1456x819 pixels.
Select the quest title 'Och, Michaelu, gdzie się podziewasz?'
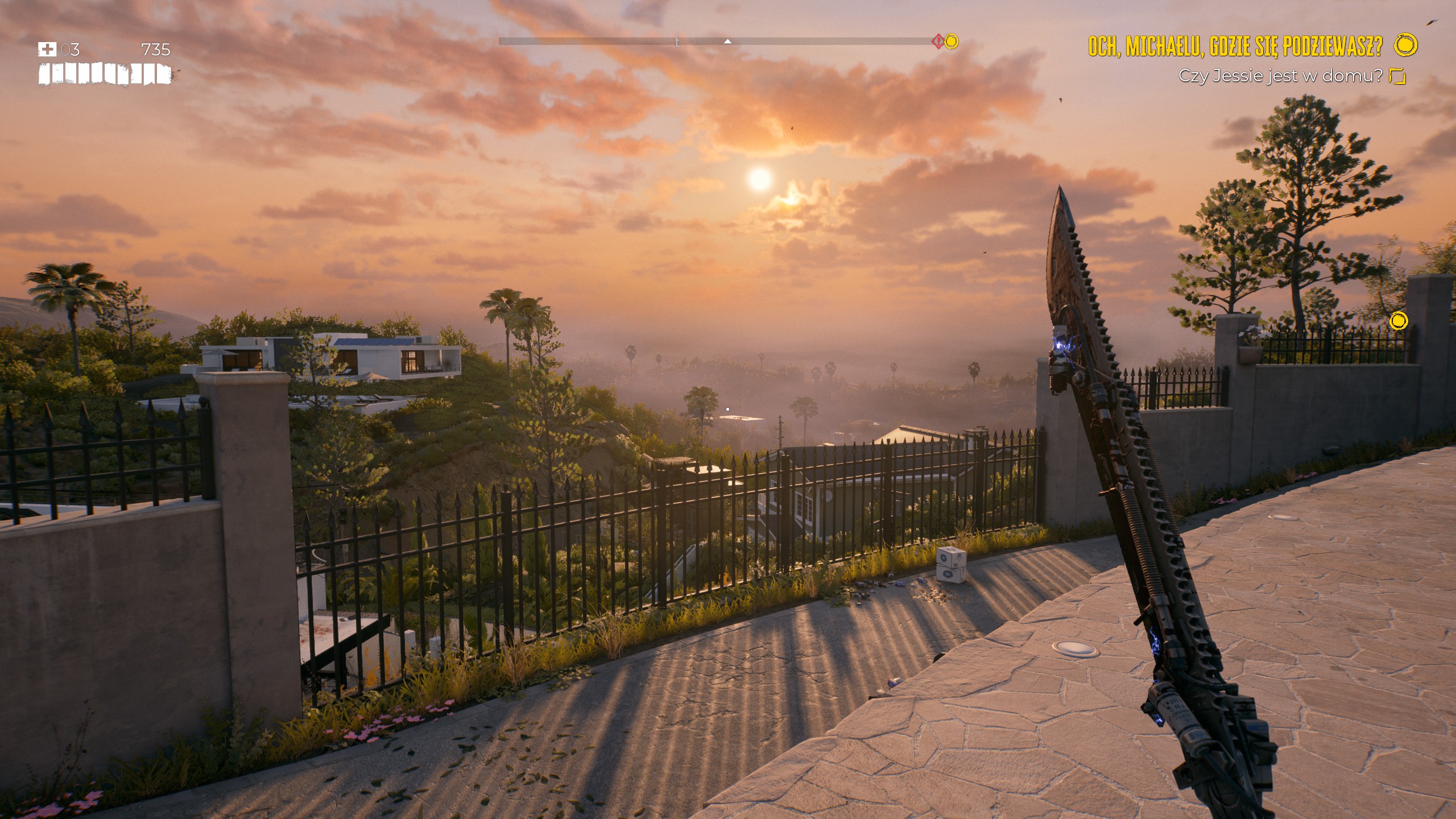coord(1235,46)
